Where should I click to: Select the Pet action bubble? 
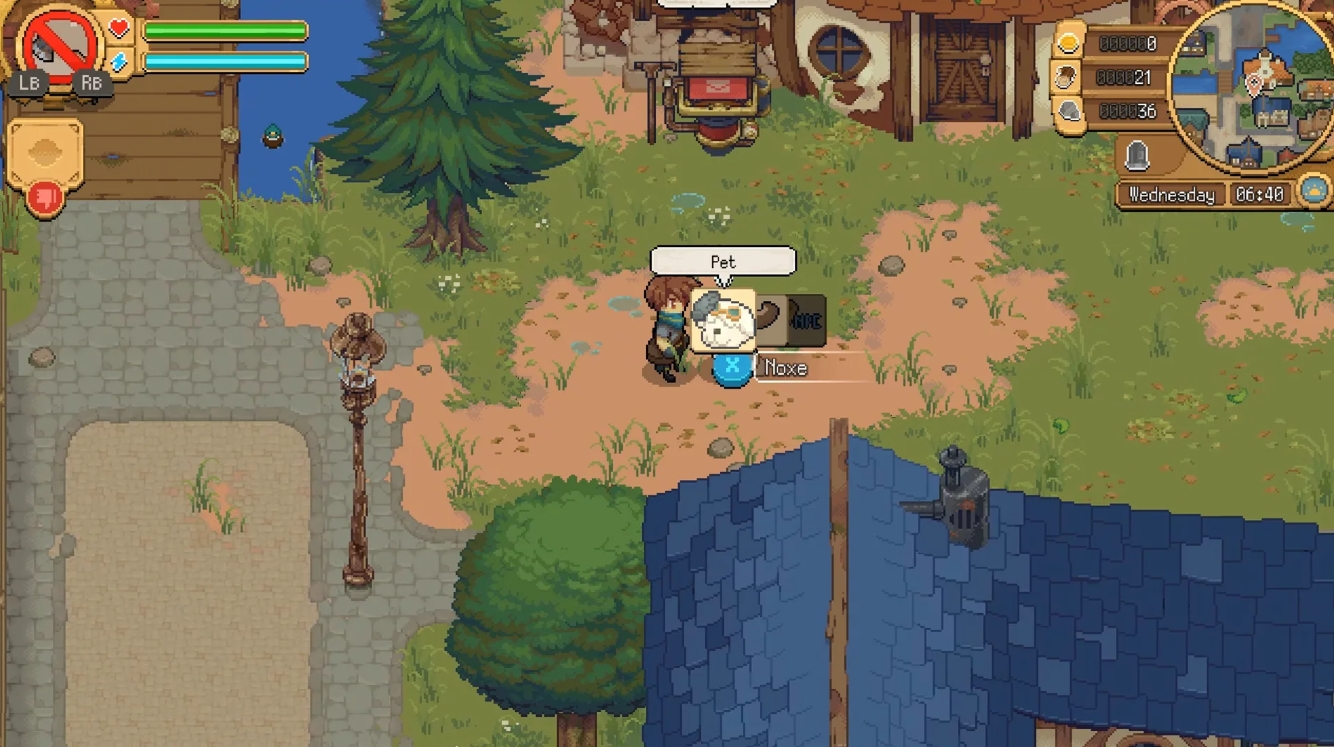[x=724, y=260]
